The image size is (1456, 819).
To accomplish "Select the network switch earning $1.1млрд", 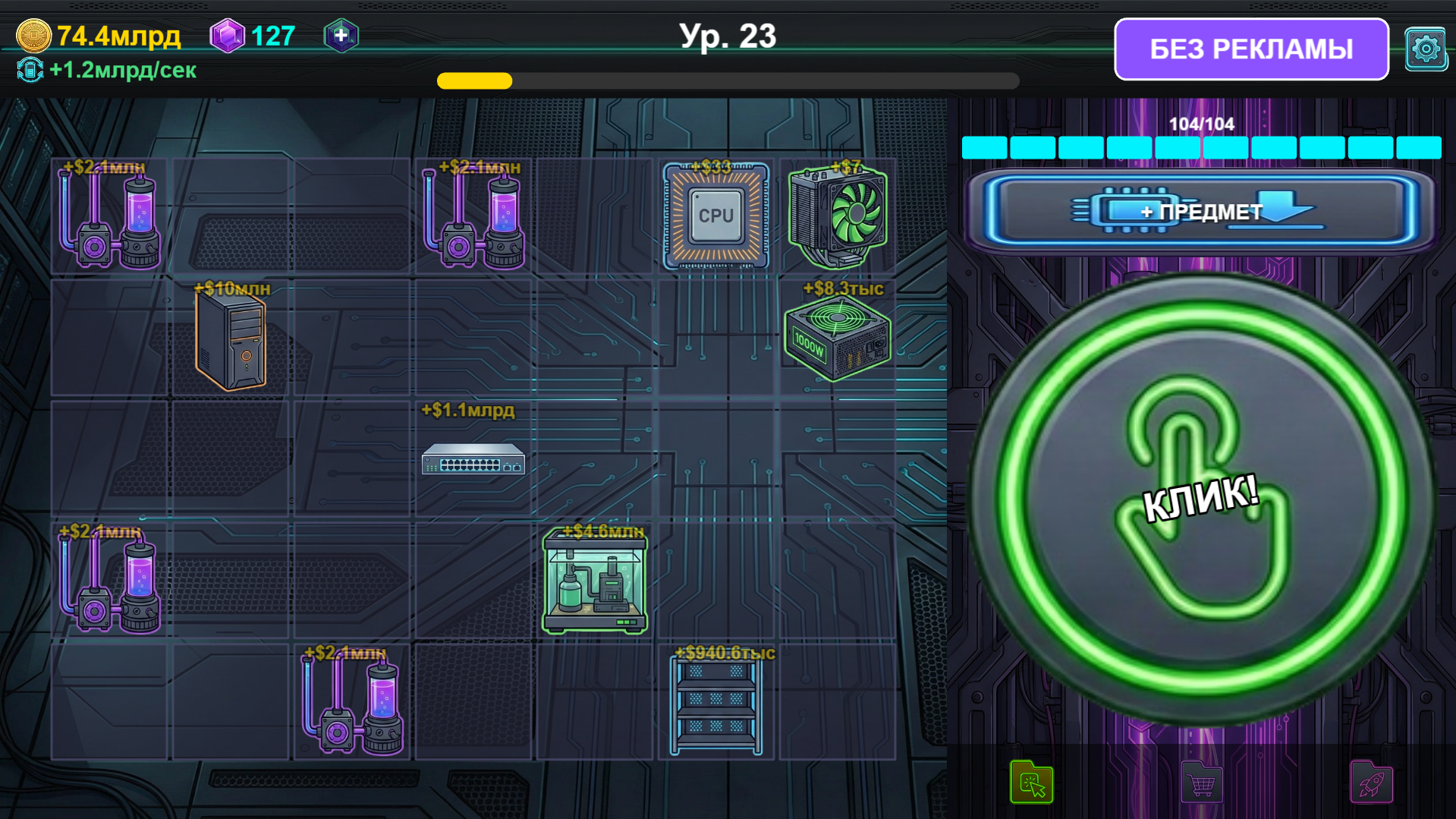I will (x=473, y=460).
